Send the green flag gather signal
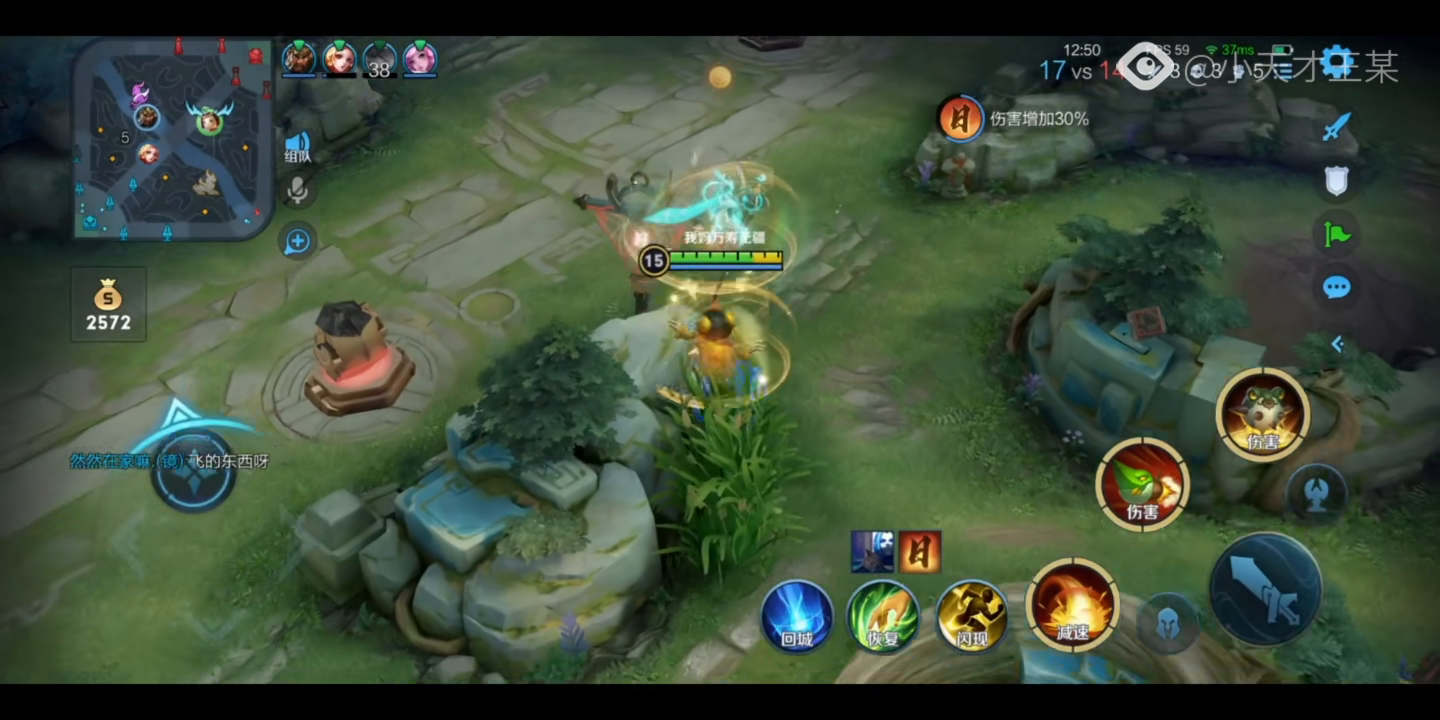1440x720 pixels. [x=1336, y=234]
